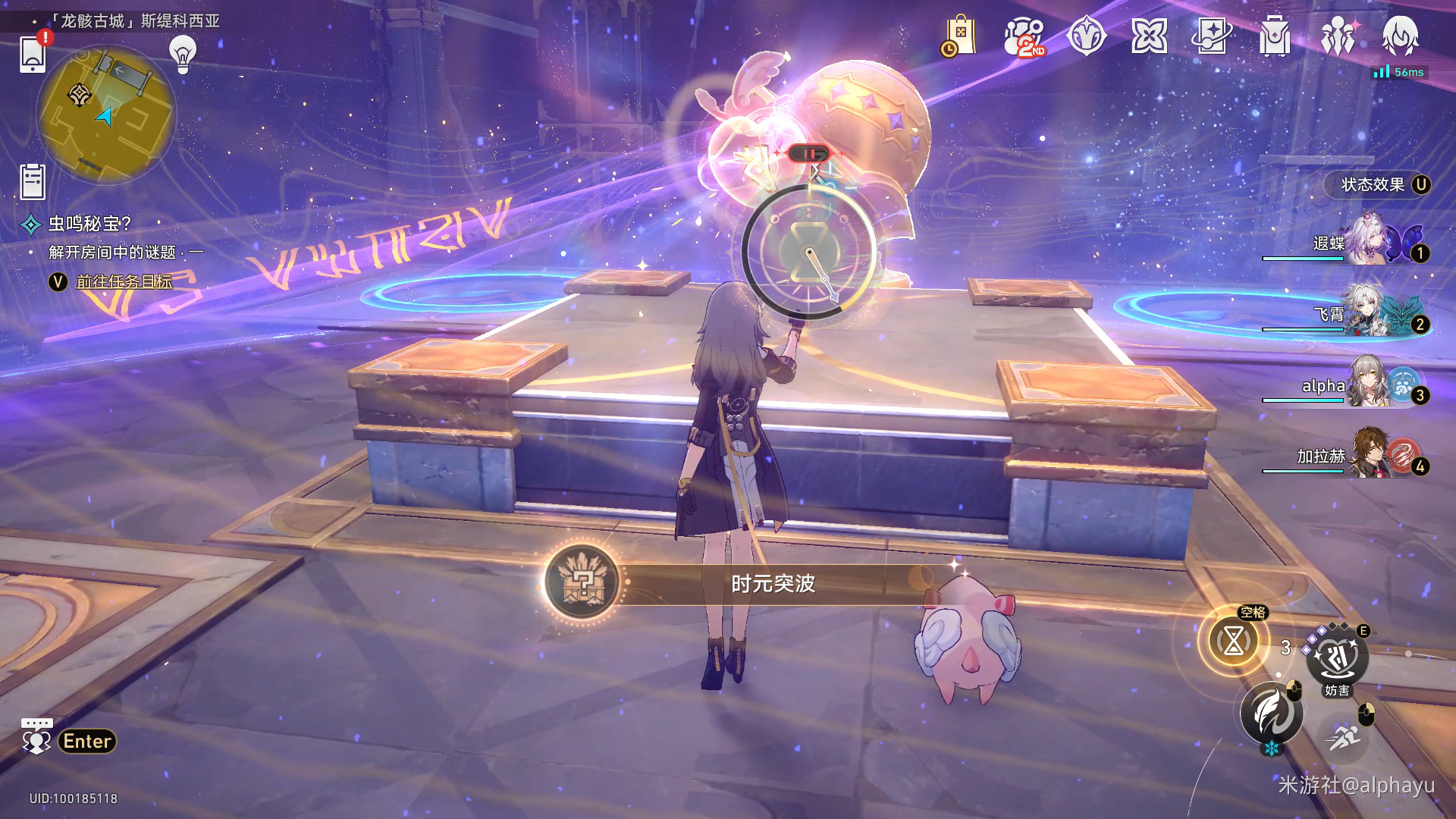
Task: Activate the hourglass time ability
Action: coord(1234,642)
